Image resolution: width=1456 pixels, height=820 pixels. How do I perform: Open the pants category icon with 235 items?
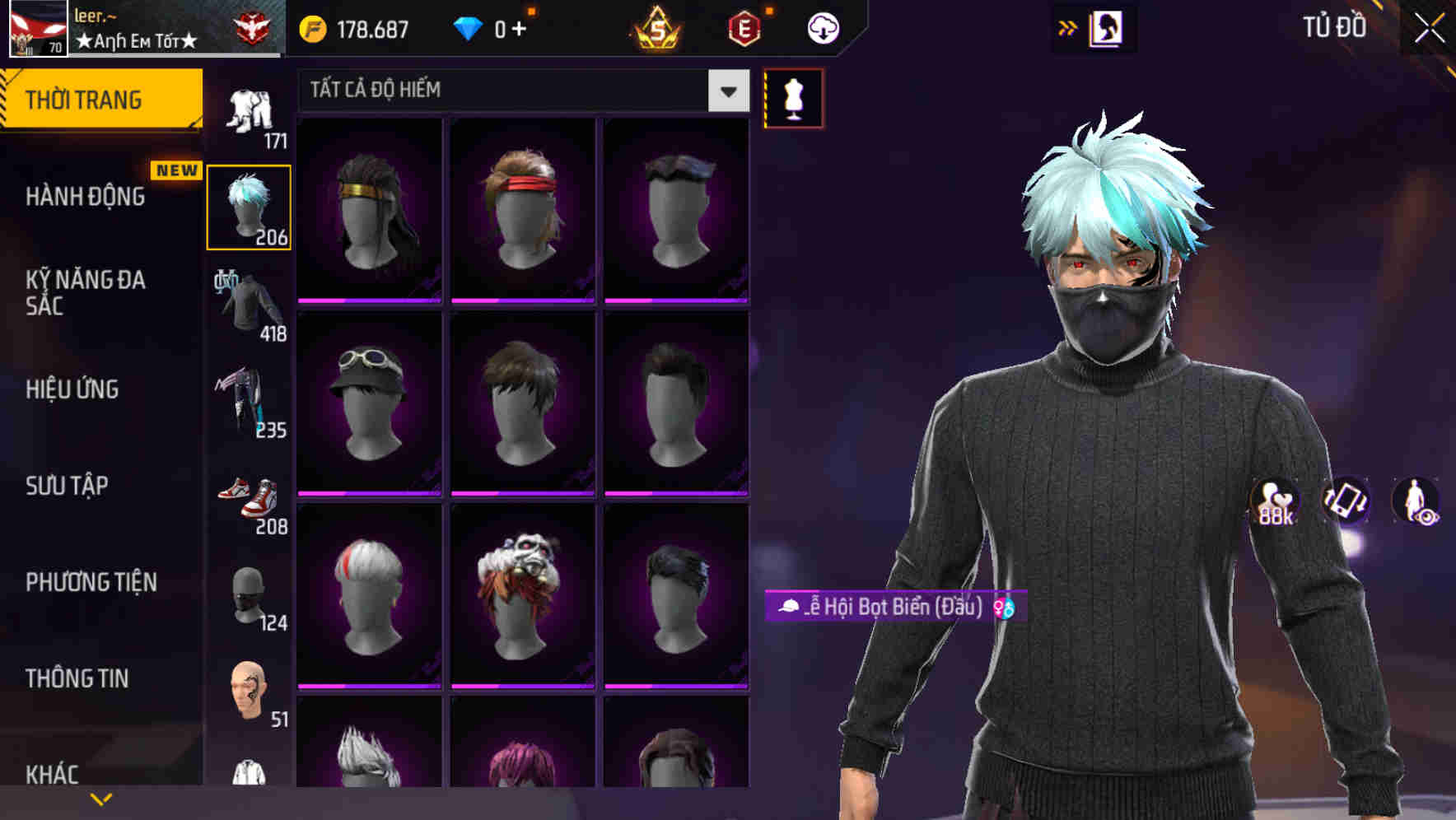pyautogui.click(x=250, y=401)
